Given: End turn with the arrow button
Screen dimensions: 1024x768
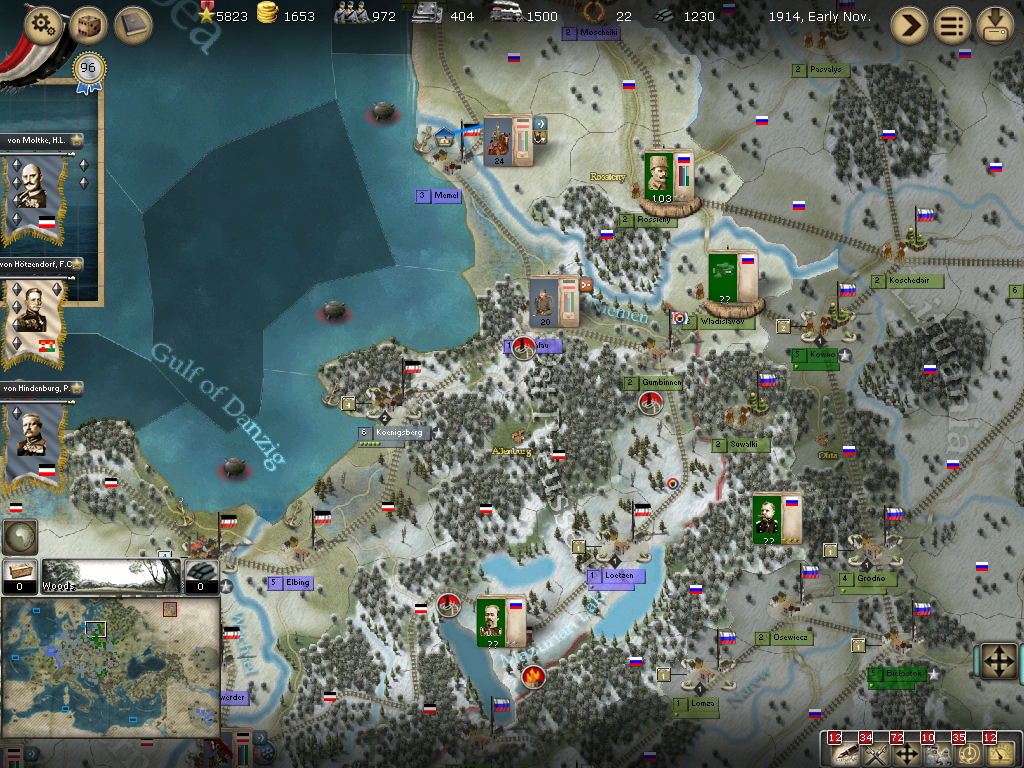Looking at the screenshot, I should point(909,25).
